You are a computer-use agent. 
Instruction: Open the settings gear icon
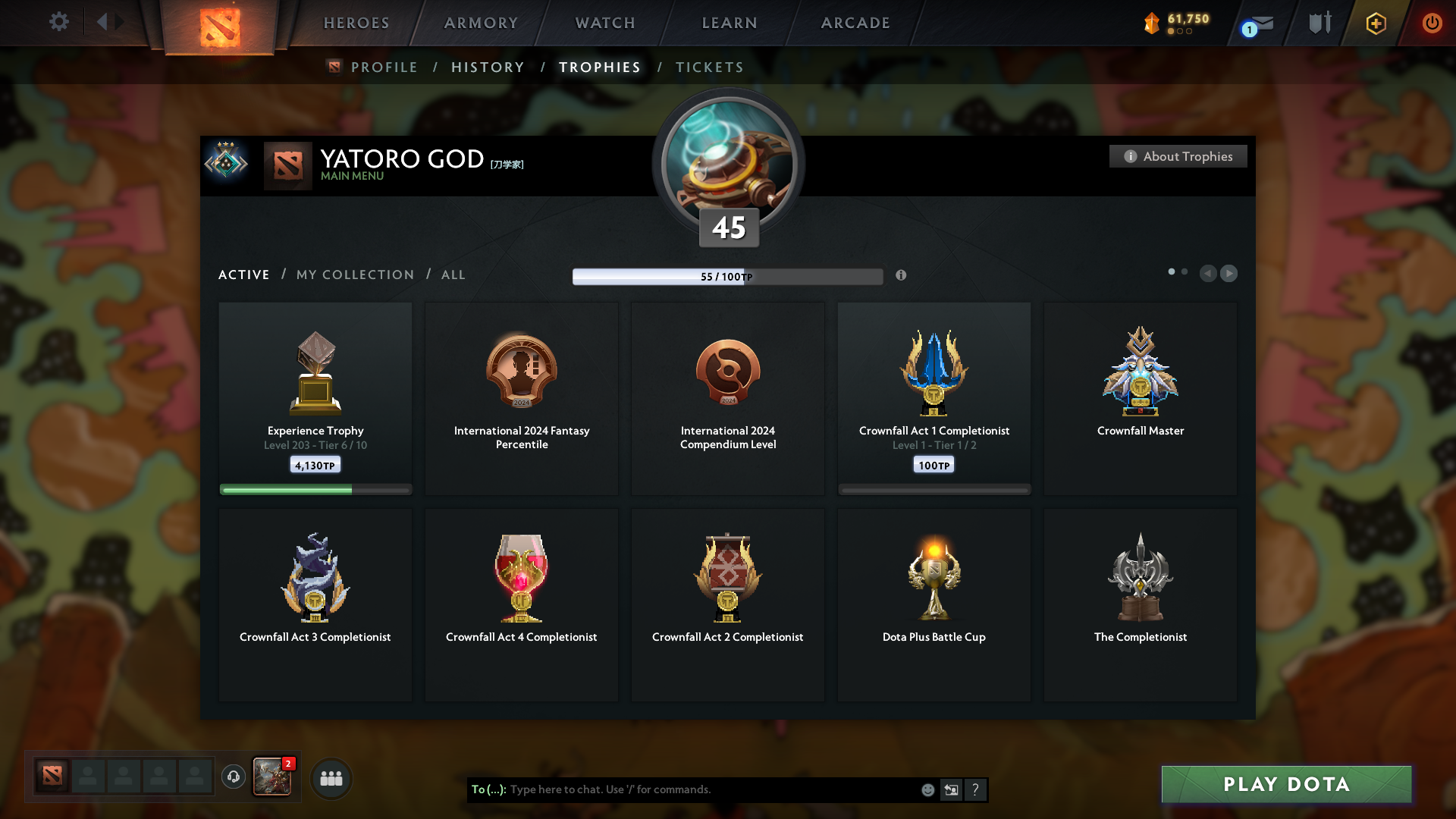[x=59, y=22]
